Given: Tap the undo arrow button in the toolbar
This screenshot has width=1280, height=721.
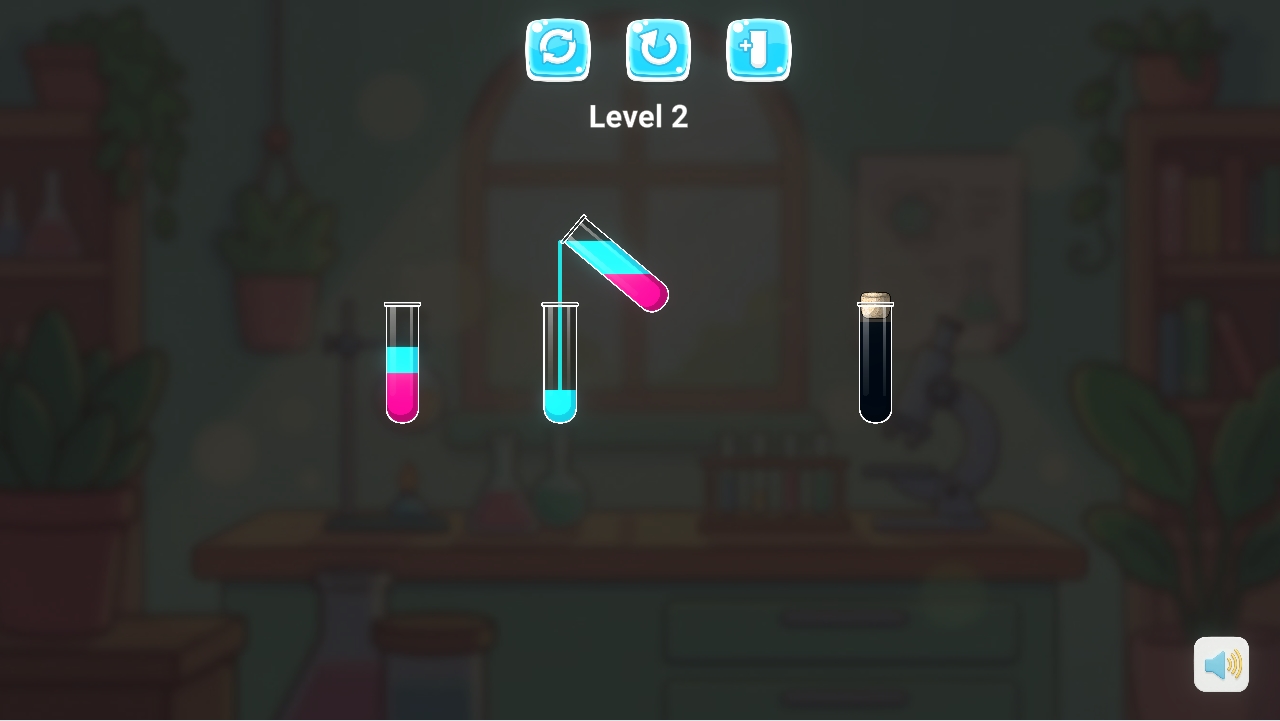Looking at the screenshot, I should point(658,50).
